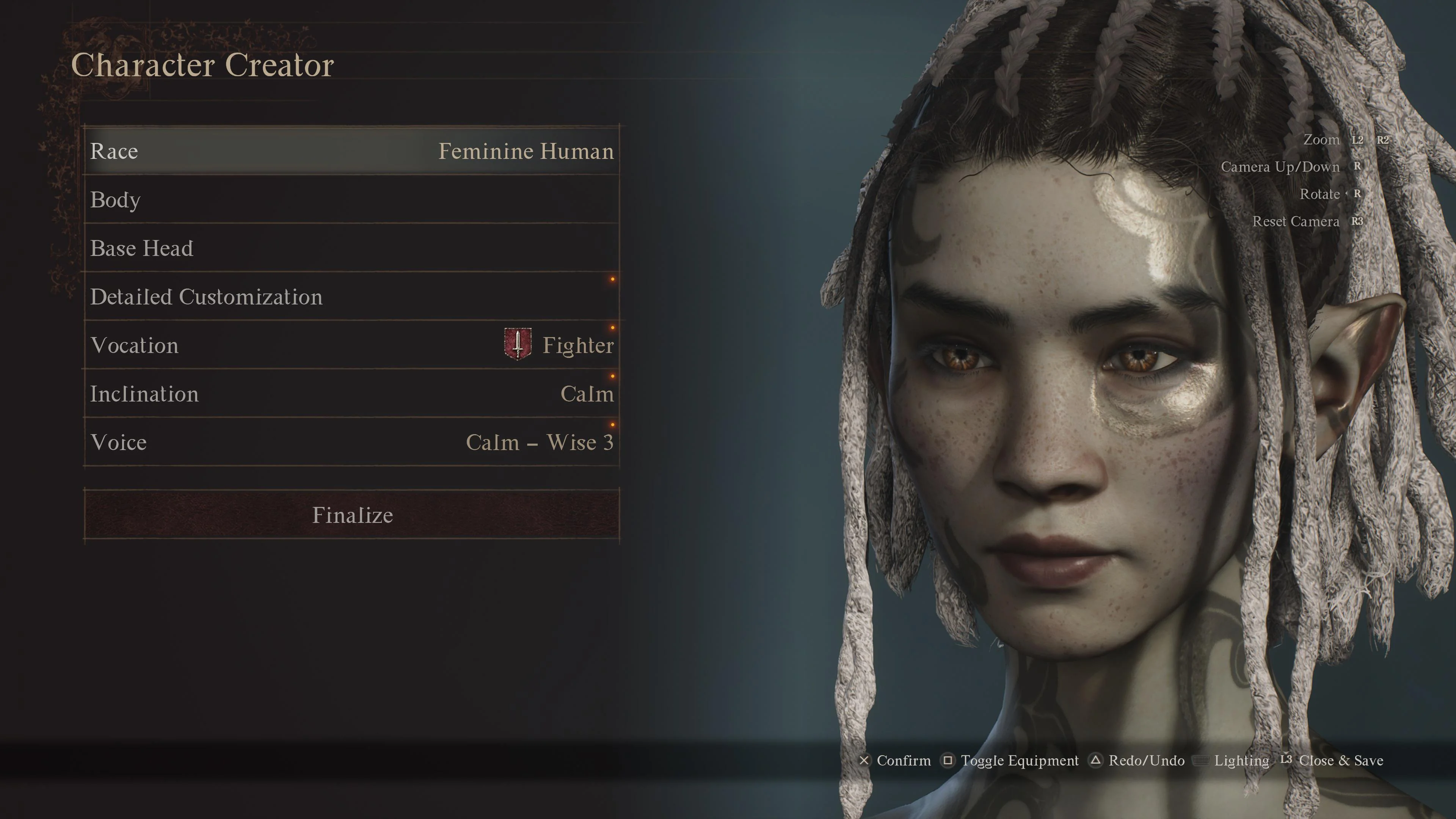Select the Race row showing Feminine Human
The height and width of the screenshot is (819, 1456).
[351, 151]
